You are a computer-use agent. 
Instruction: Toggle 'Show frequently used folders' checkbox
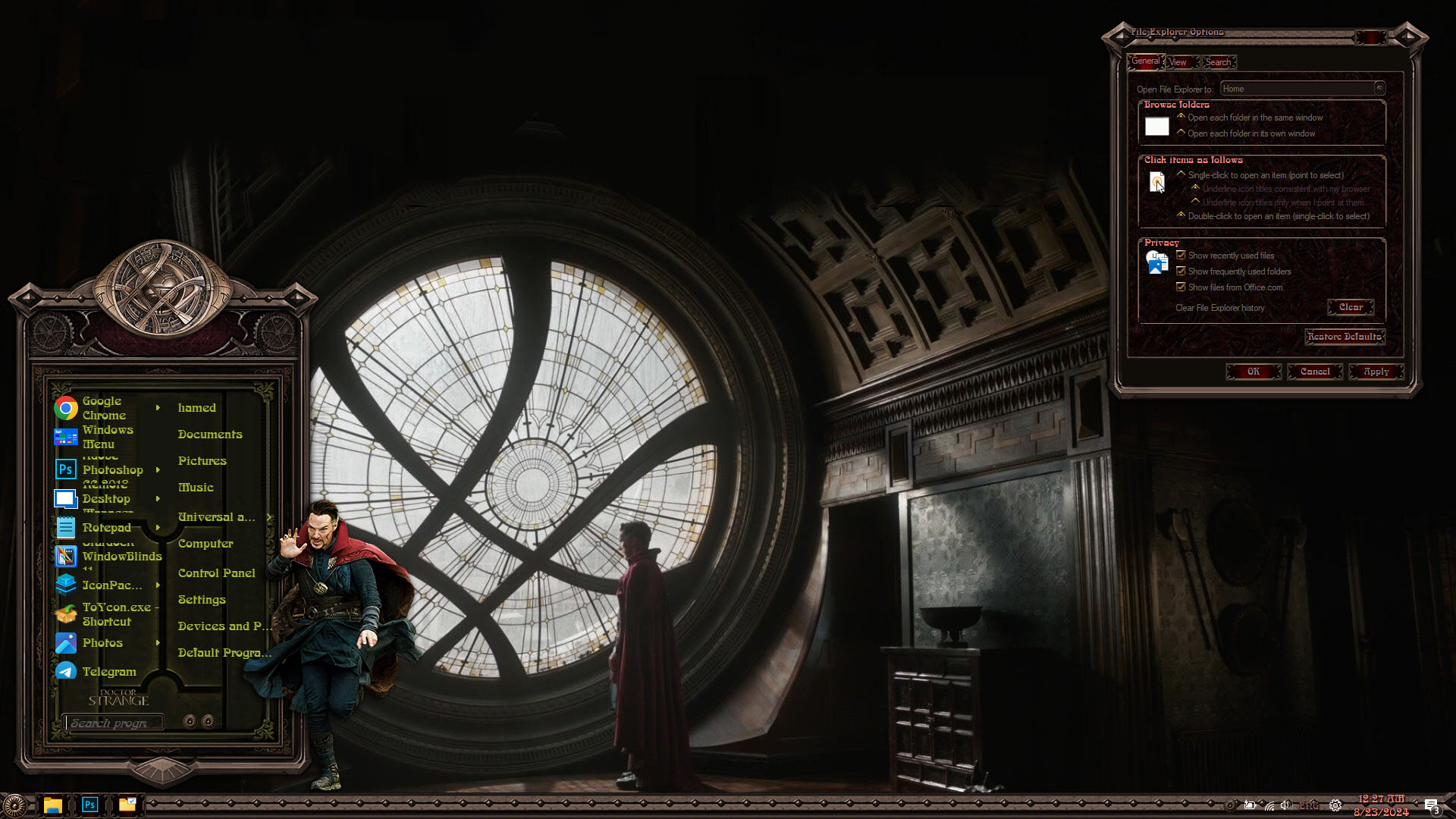[x=1181, y=271]
